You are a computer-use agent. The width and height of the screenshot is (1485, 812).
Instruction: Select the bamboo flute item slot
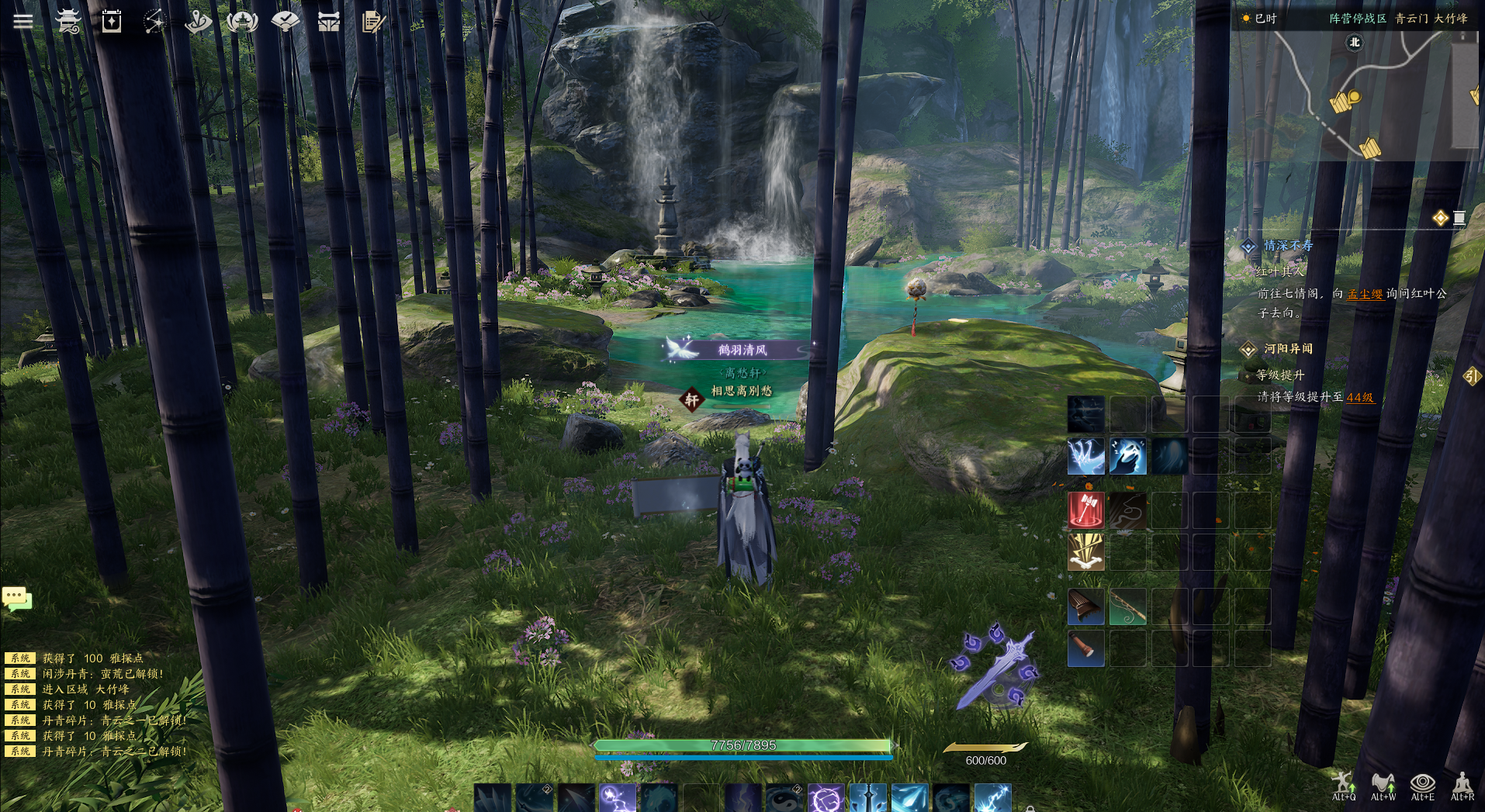pyautogui.click(x=1127, y=606)
